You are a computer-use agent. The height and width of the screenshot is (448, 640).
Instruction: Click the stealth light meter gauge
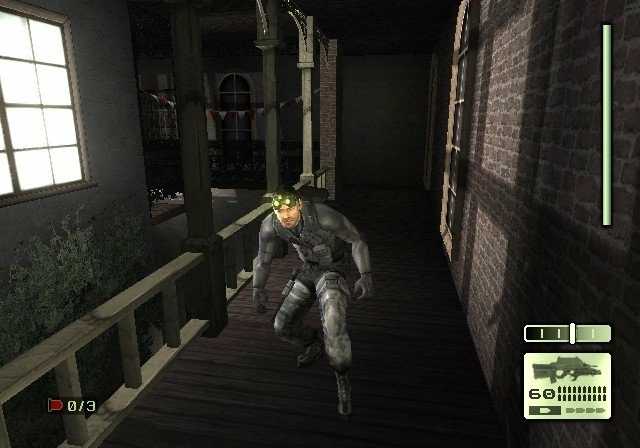[x=567, y=333]
